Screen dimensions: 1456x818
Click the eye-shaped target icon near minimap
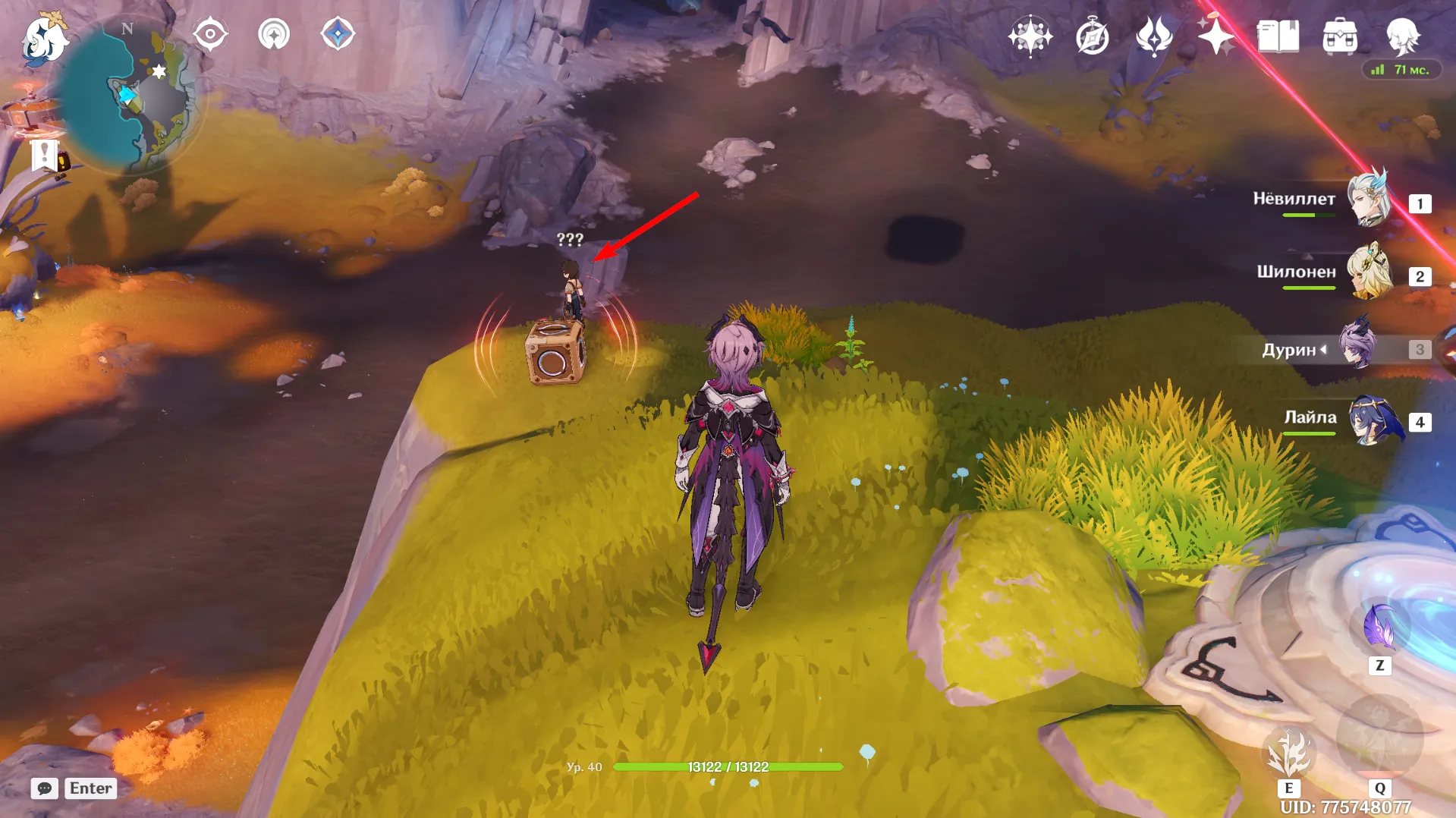click(210, 34)
